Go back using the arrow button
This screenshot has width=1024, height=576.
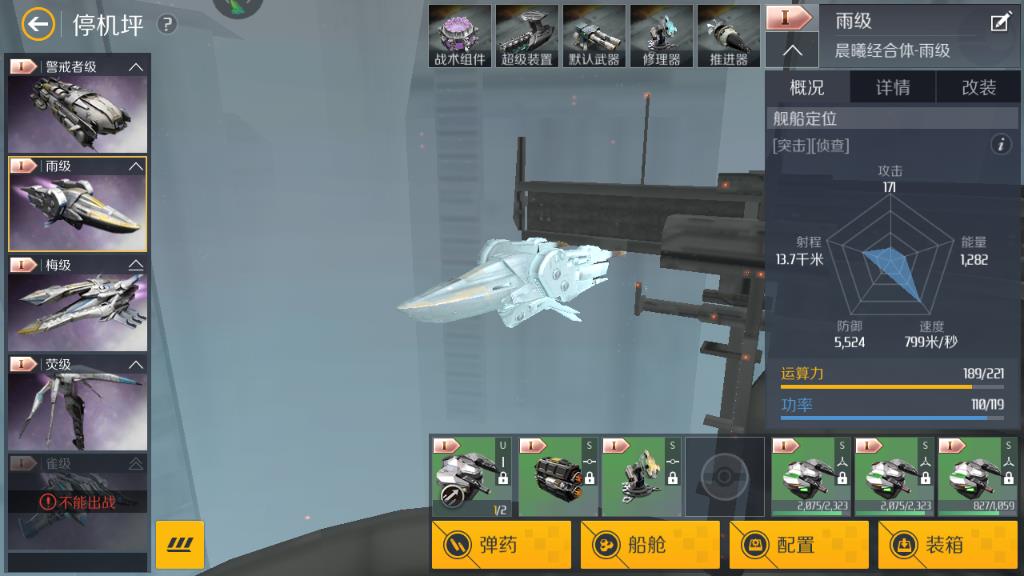(x=38, y=24)
